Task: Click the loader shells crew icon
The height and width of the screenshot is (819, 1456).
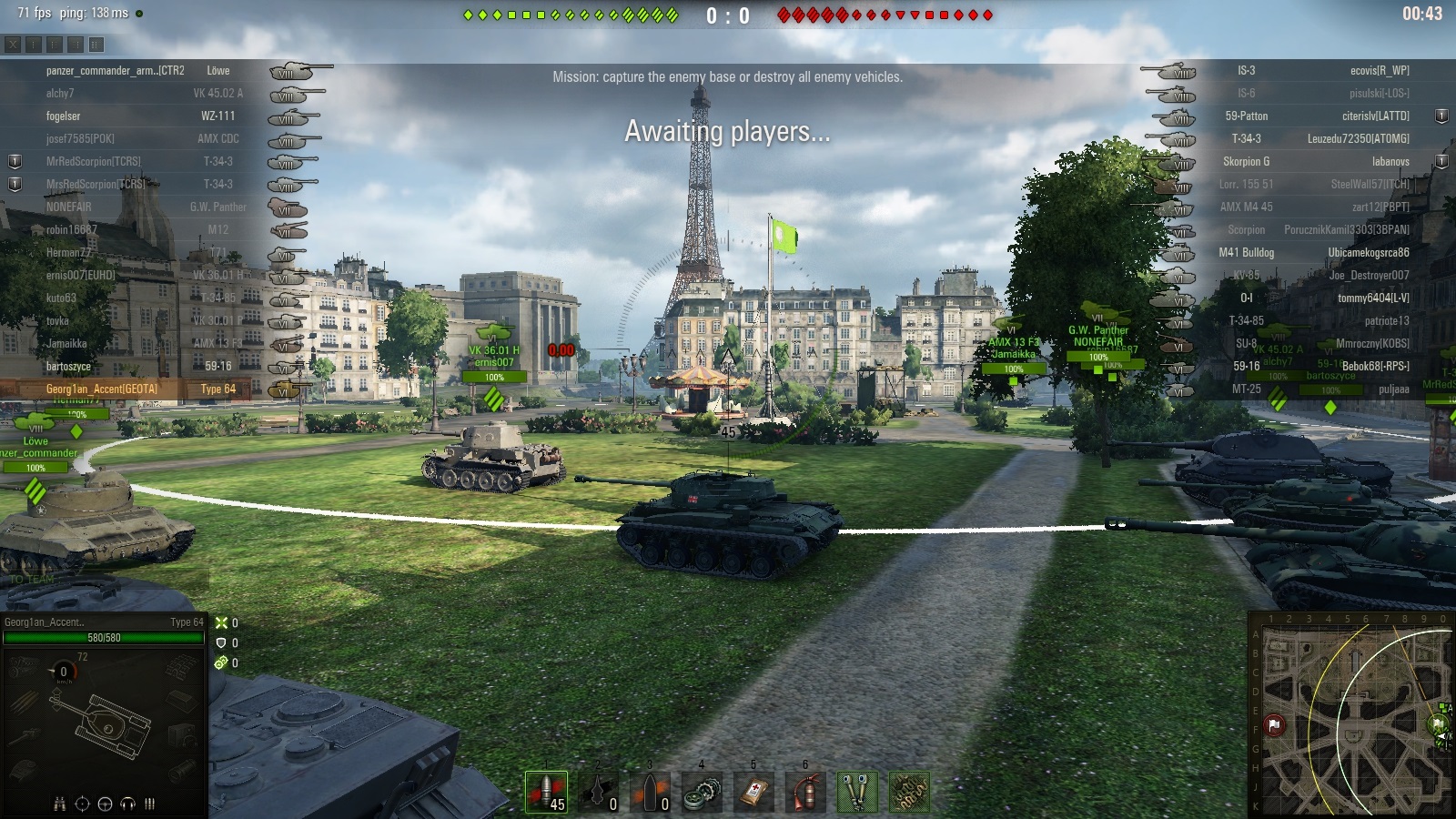Action: (x=149, y=804)
